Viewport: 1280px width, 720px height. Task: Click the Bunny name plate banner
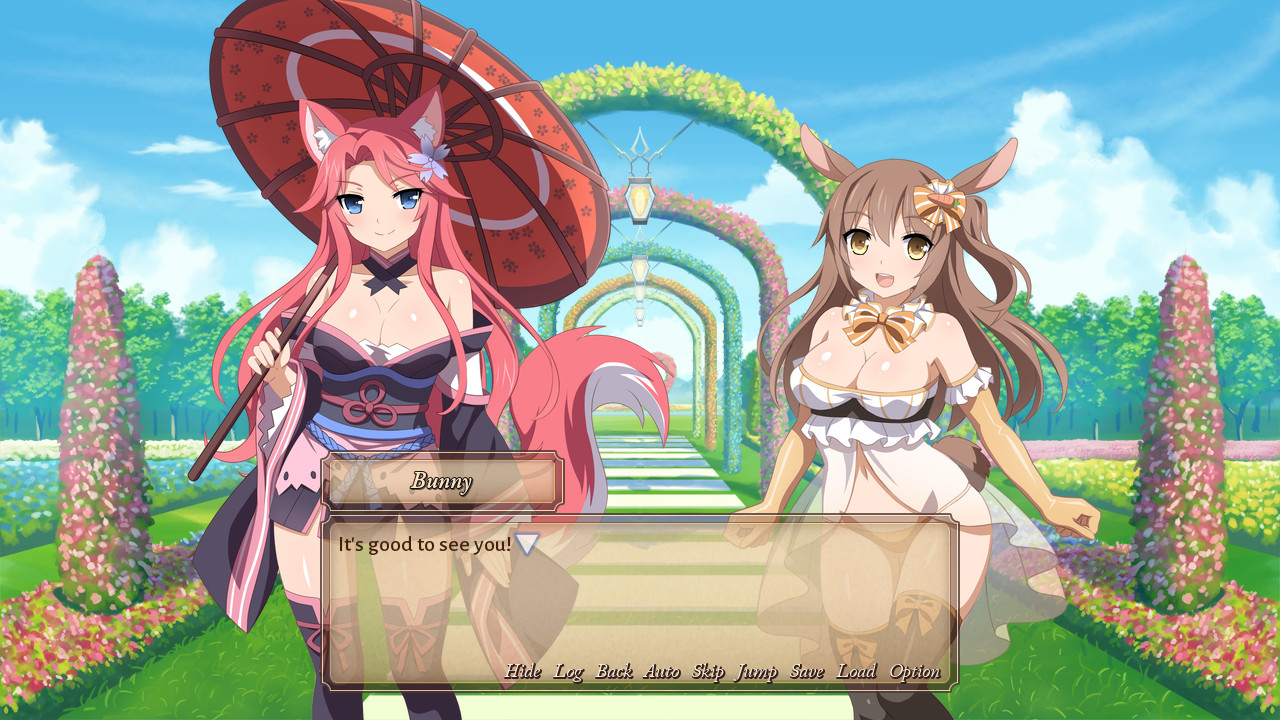pyautogui.click(x=441, y=483)
